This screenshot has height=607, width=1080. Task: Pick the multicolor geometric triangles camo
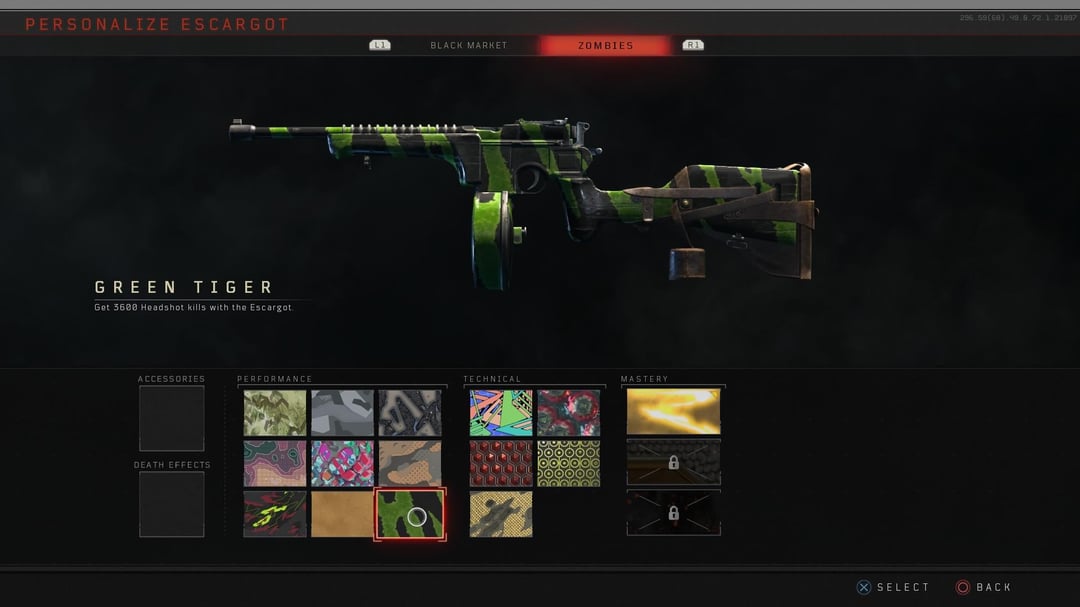tap(501, 412)
